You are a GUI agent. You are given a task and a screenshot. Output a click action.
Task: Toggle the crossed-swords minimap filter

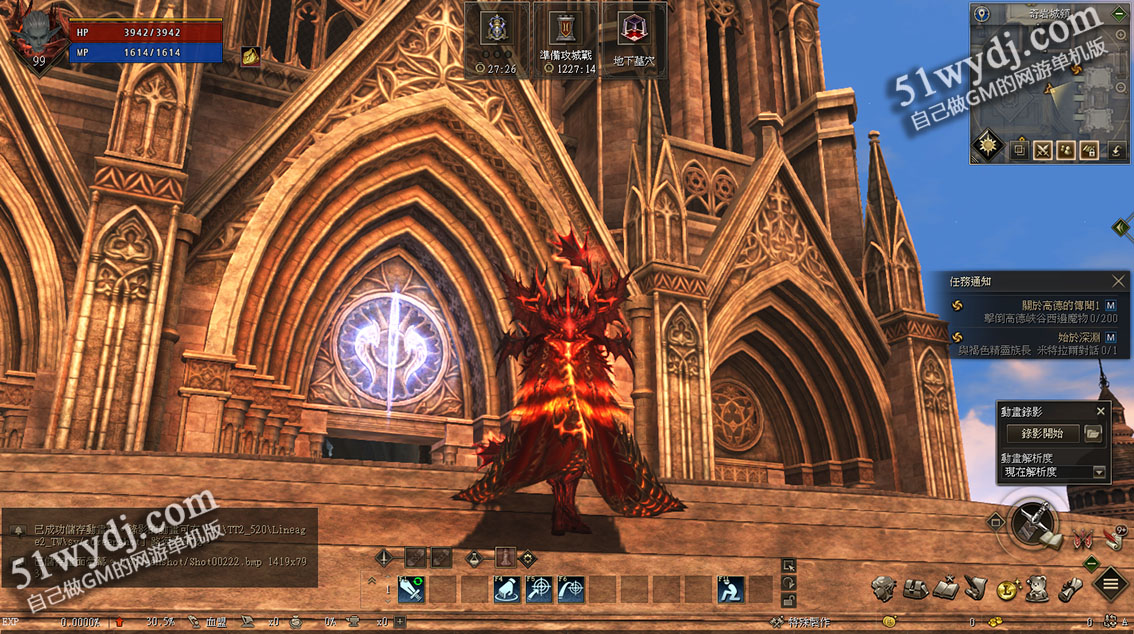pyautogui.click(x=1042, y=150)
